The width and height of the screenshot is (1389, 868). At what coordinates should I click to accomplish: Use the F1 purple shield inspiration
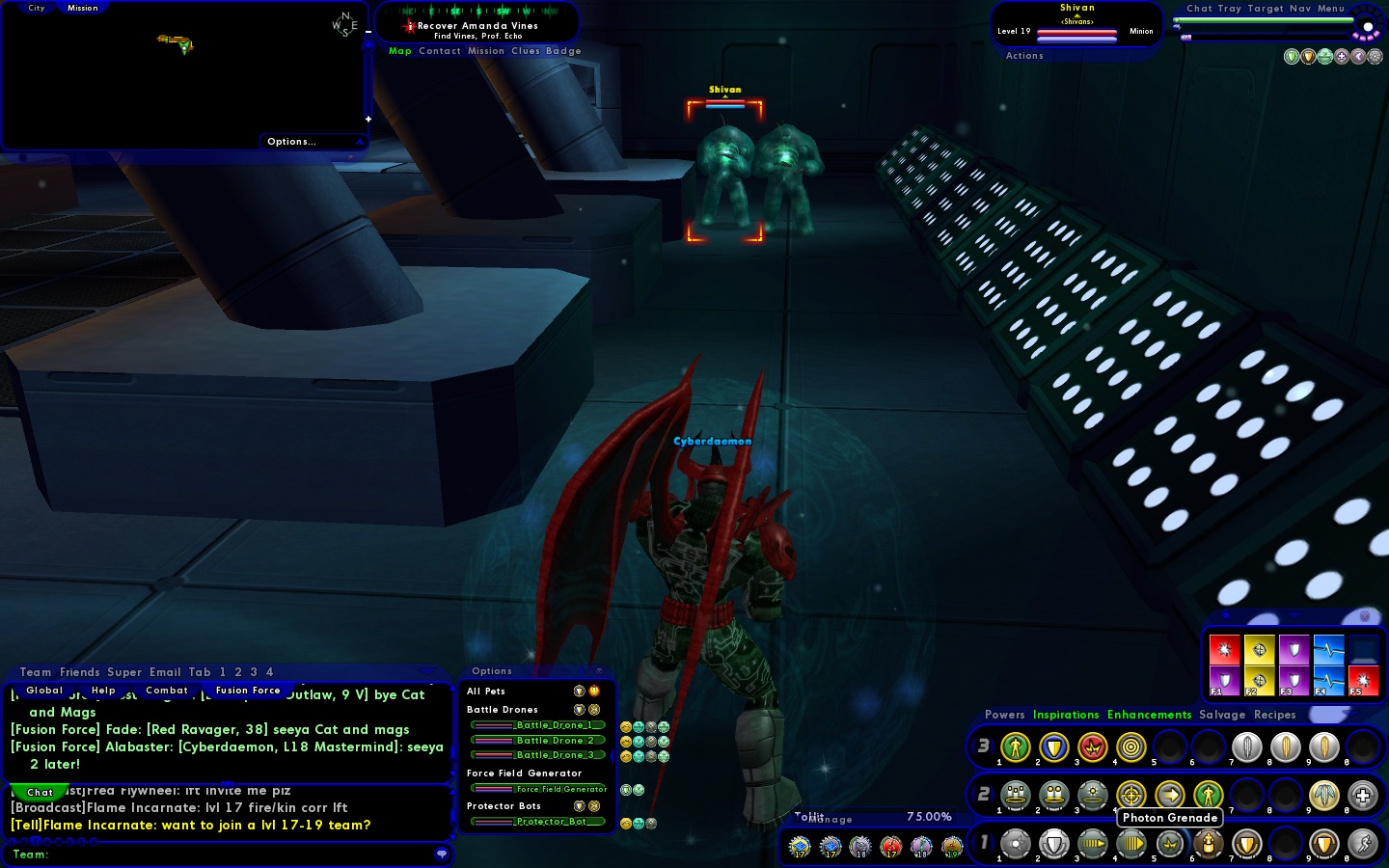(1224, 681)
